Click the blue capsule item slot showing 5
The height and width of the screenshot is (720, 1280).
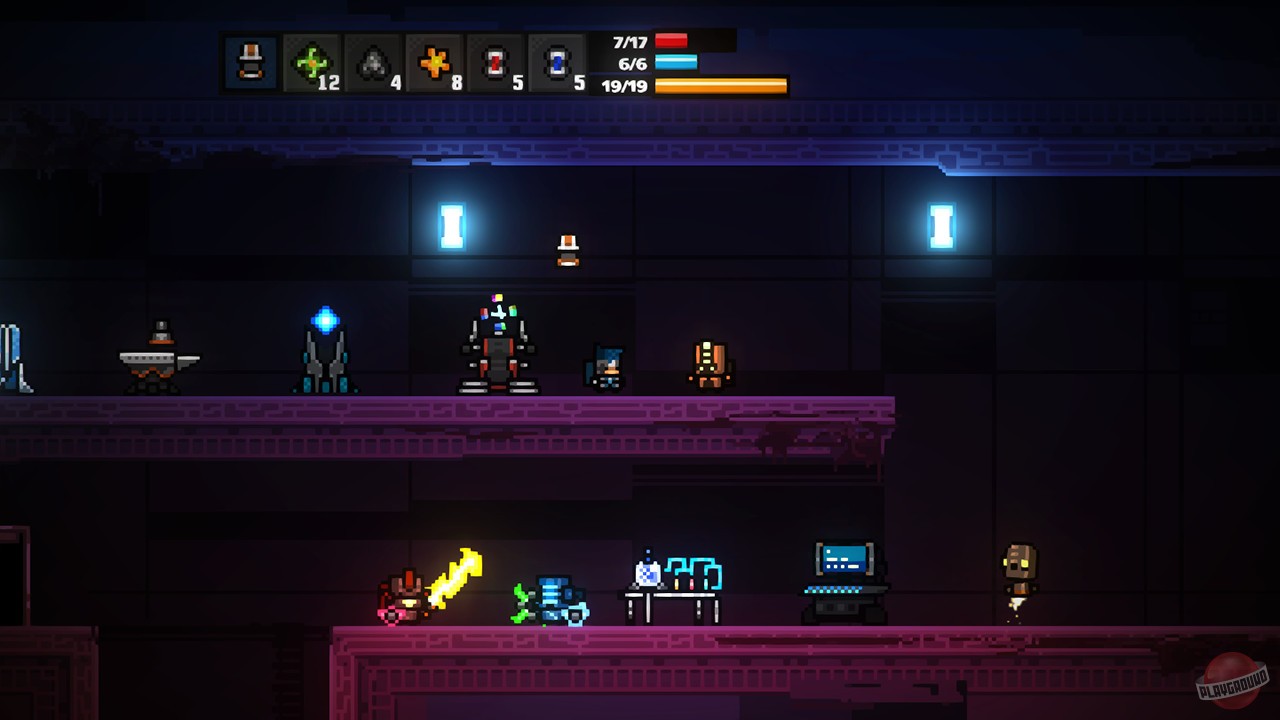point(558,62)
